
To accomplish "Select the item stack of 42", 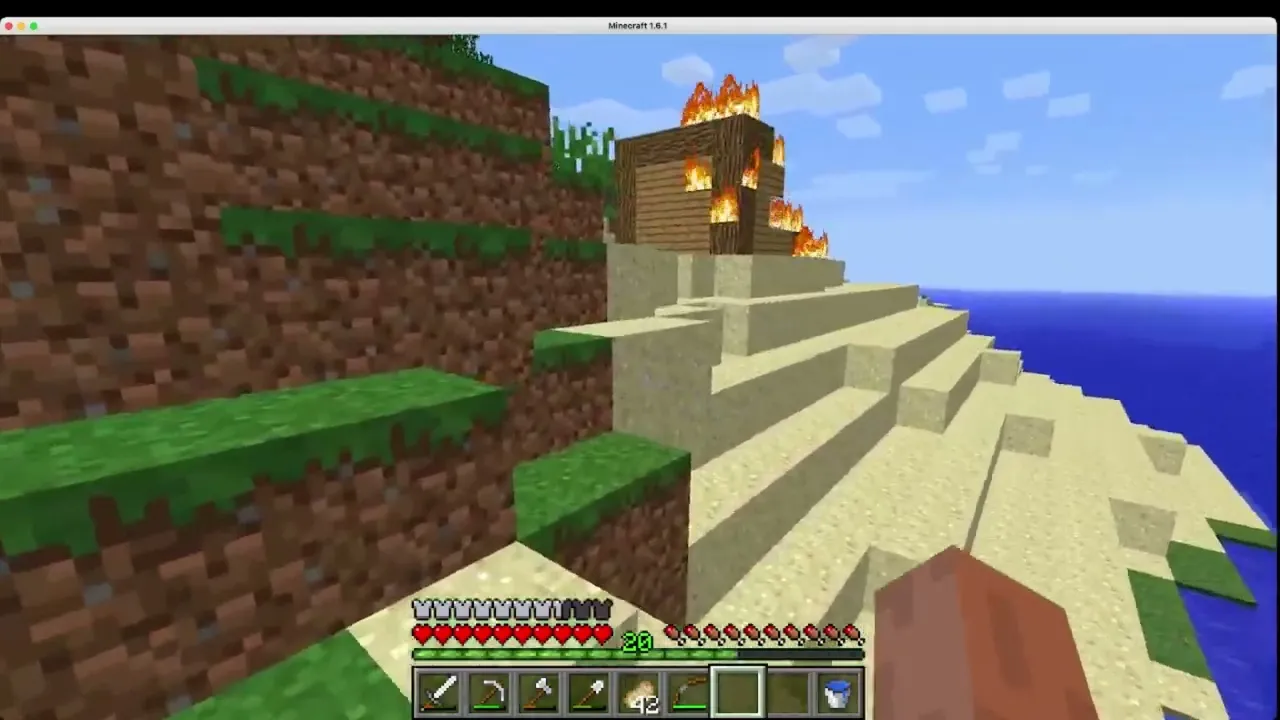I will [x=640, y=693].
